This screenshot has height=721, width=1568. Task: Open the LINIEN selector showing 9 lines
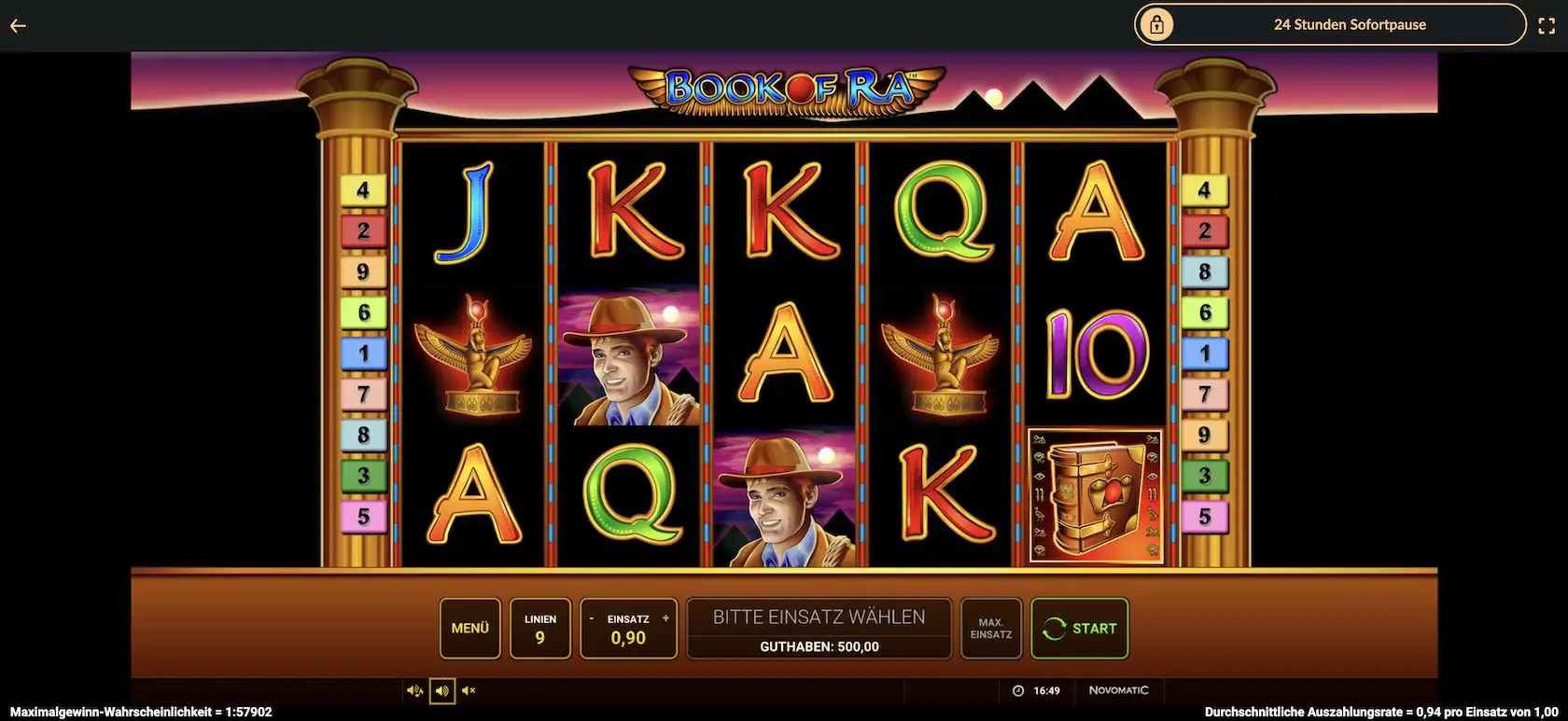(x=539, y=628)
